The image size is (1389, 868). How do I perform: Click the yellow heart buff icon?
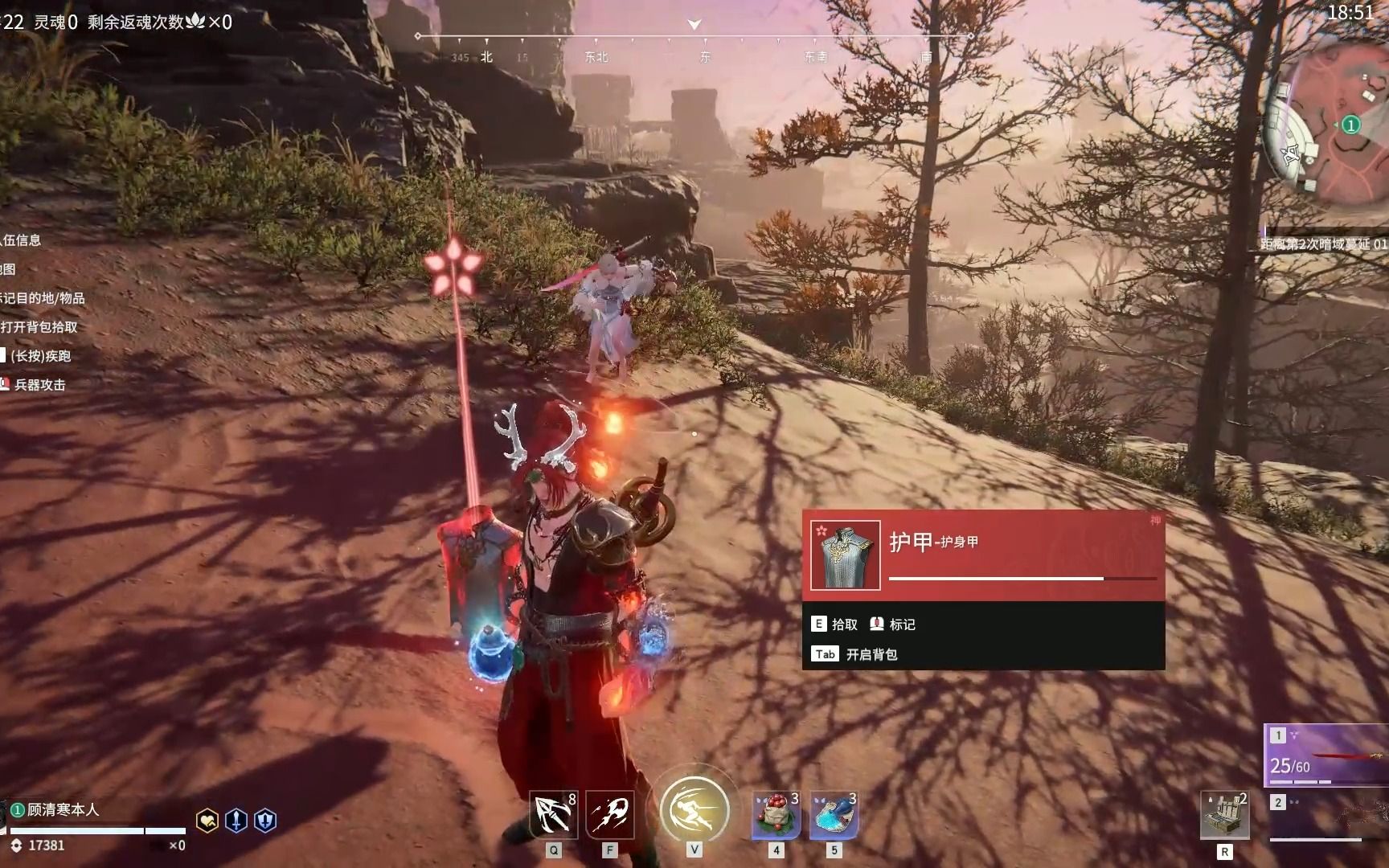click(x=207, y=821)
